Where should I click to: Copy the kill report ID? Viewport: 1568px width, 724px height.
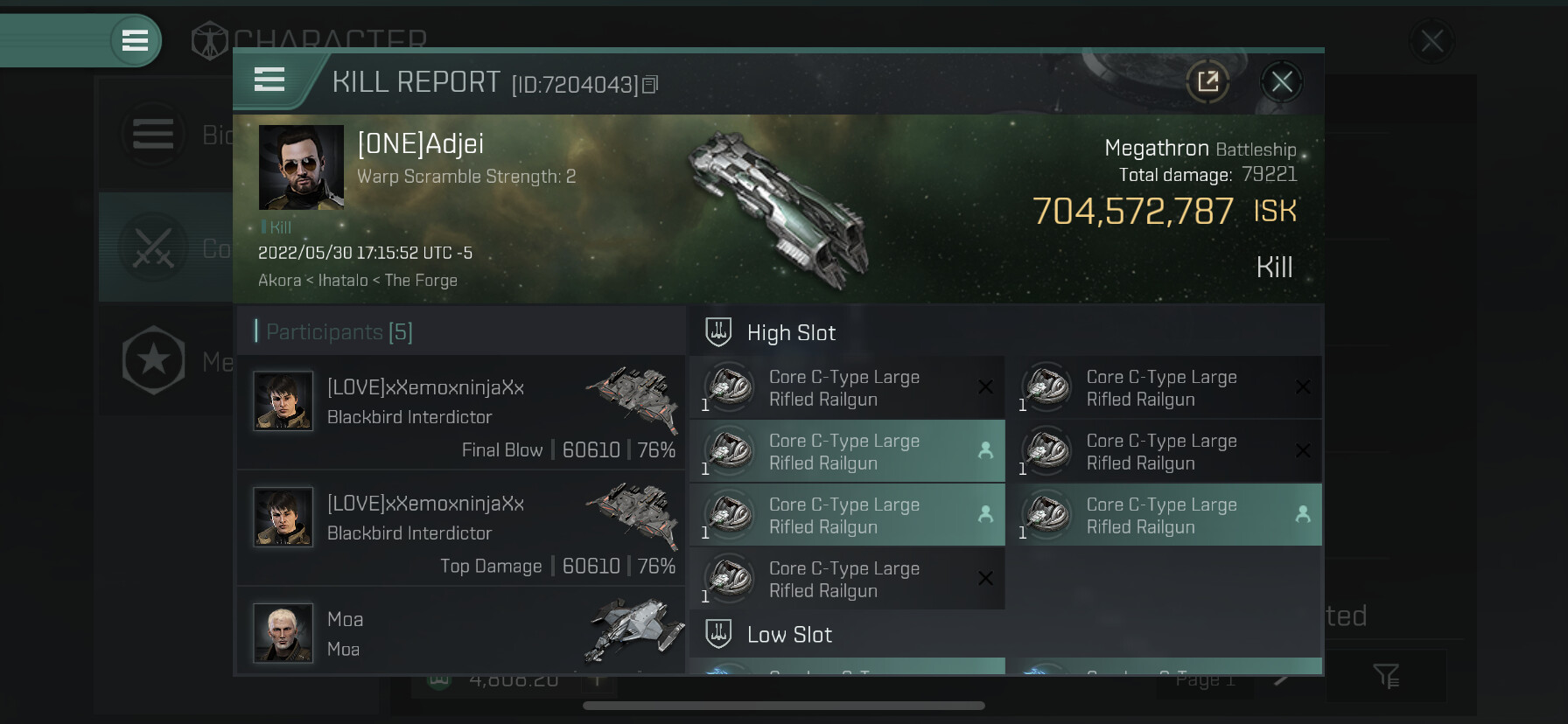(x=650, y=85)
